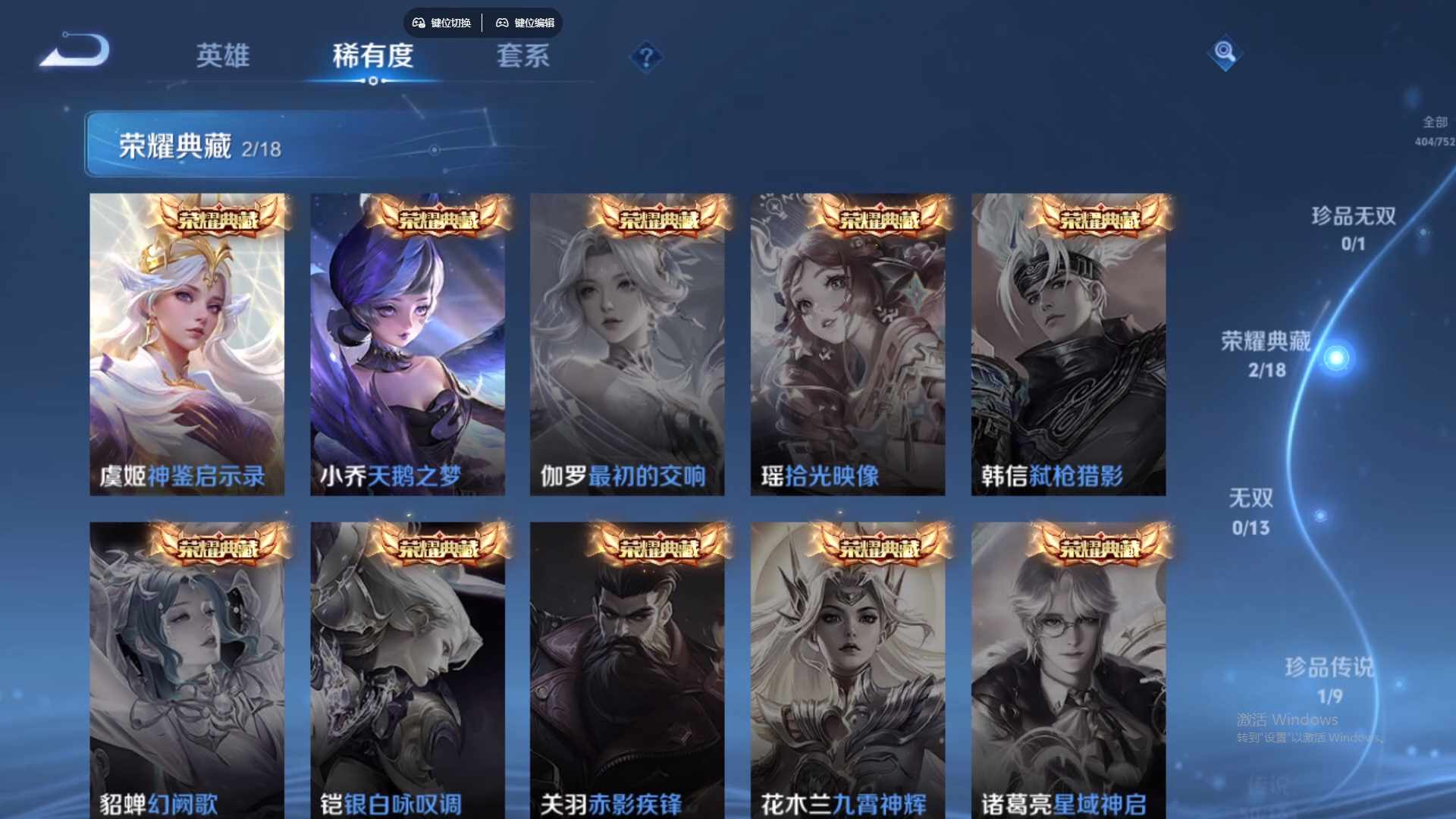Click the 荣耀典藏 golden badge on 虞姬's card
The image size is (1456, 819).
click(217, 219)
